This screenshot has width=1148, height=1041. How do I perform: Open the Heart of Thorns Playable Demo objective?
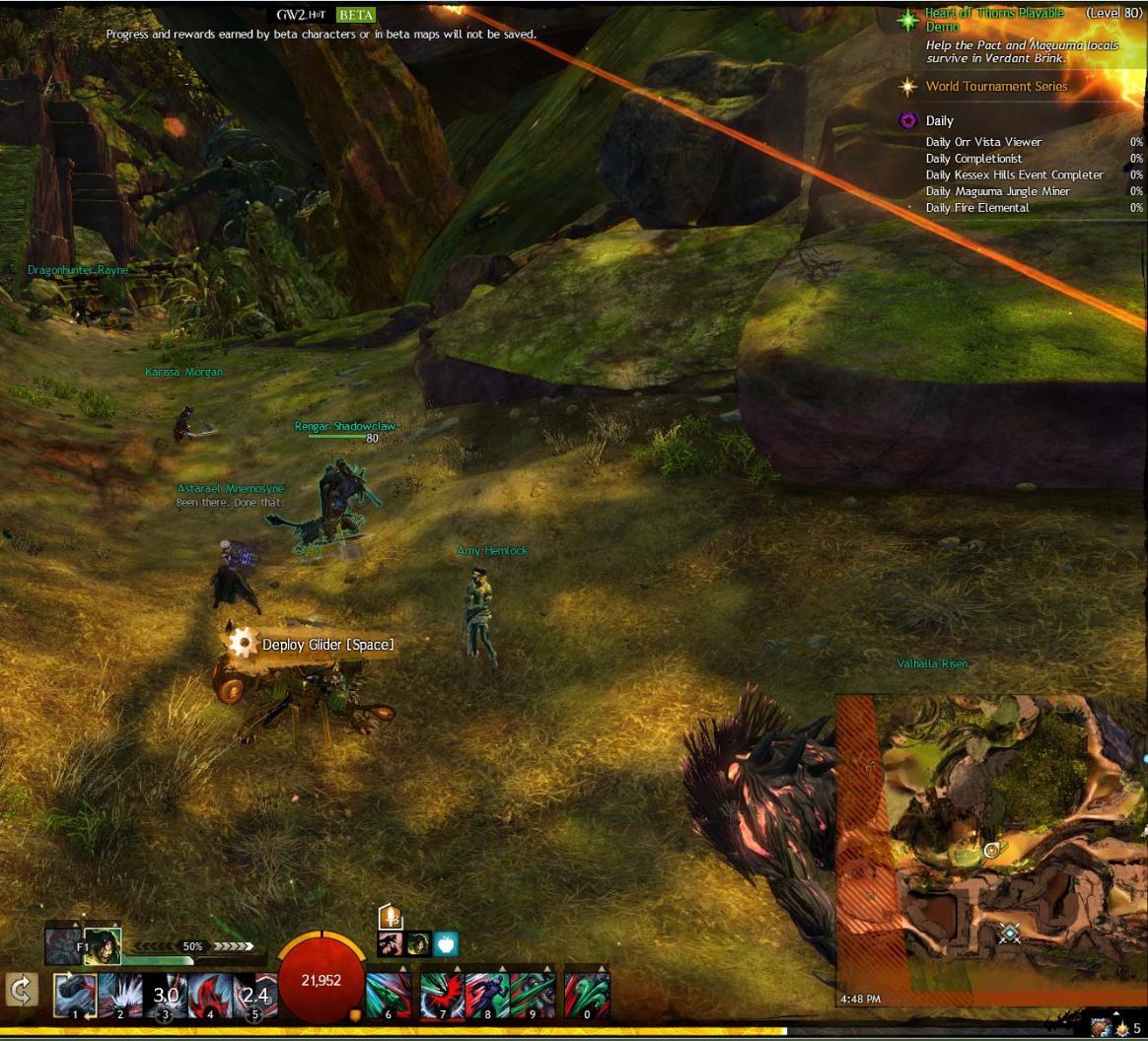pos(994,21)
